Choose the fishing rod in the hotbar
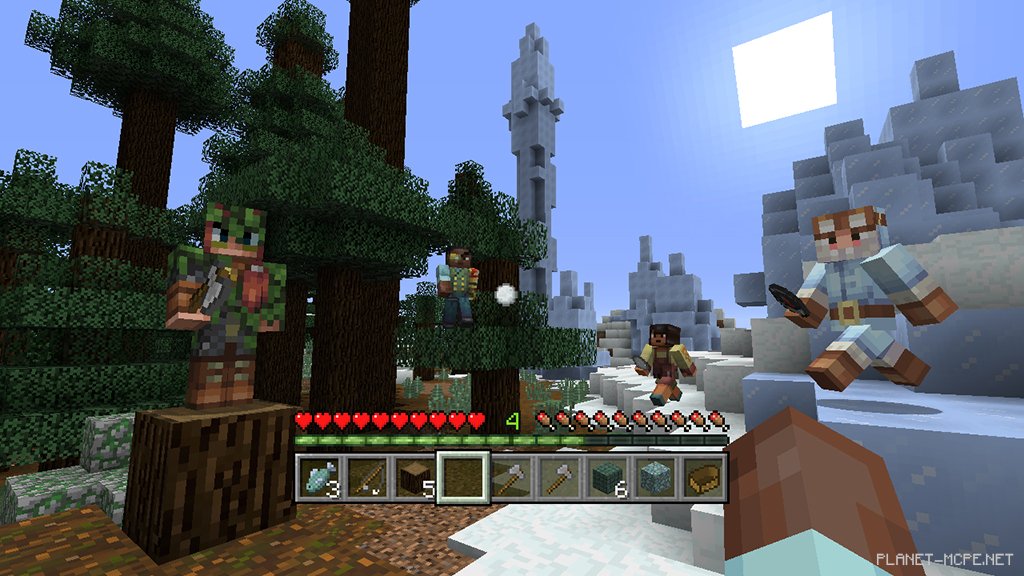Screen dimensions: 1024x576 pos(367,477)
